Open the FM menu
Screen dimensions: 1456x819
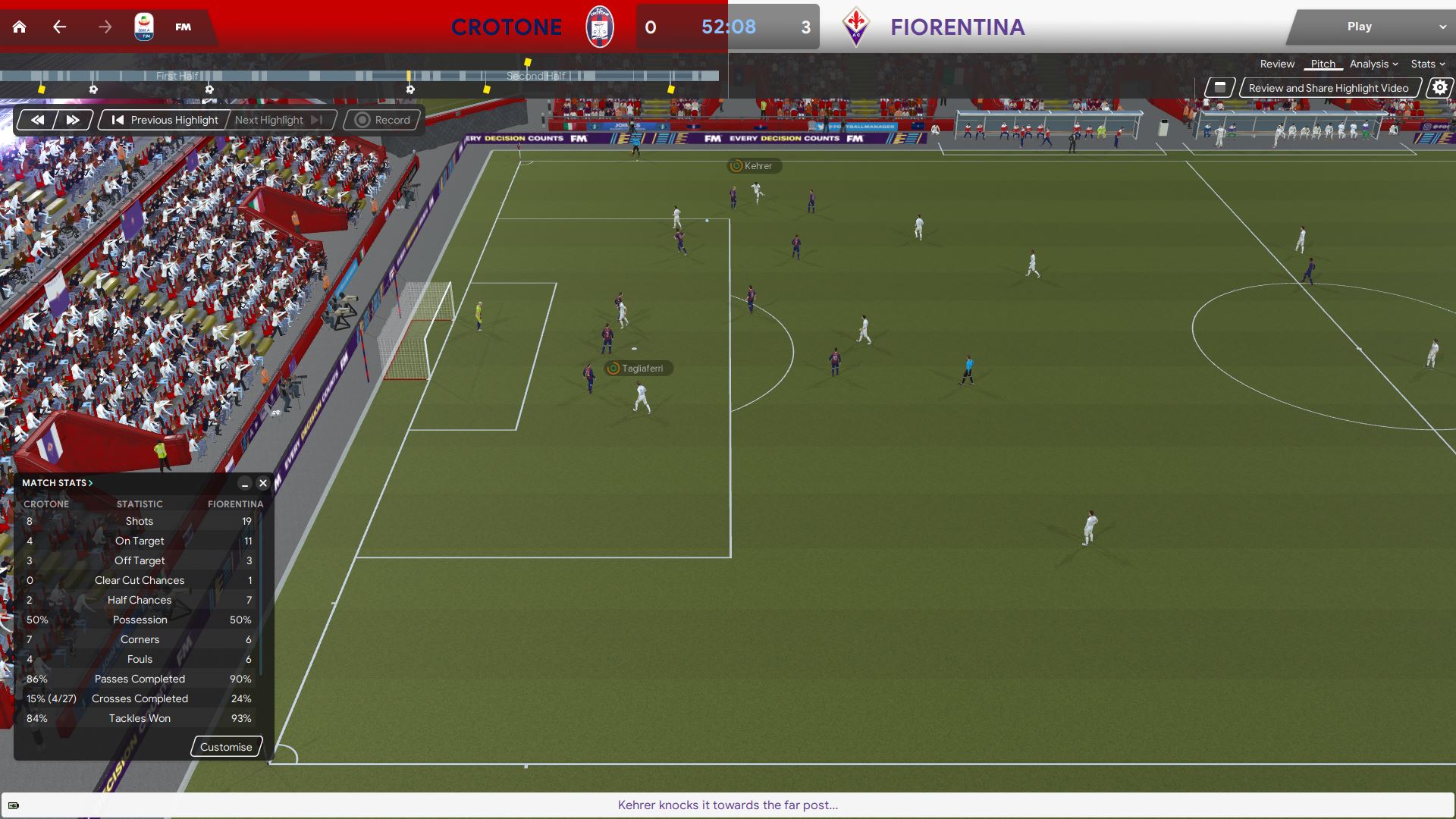[x=183, y=27]
